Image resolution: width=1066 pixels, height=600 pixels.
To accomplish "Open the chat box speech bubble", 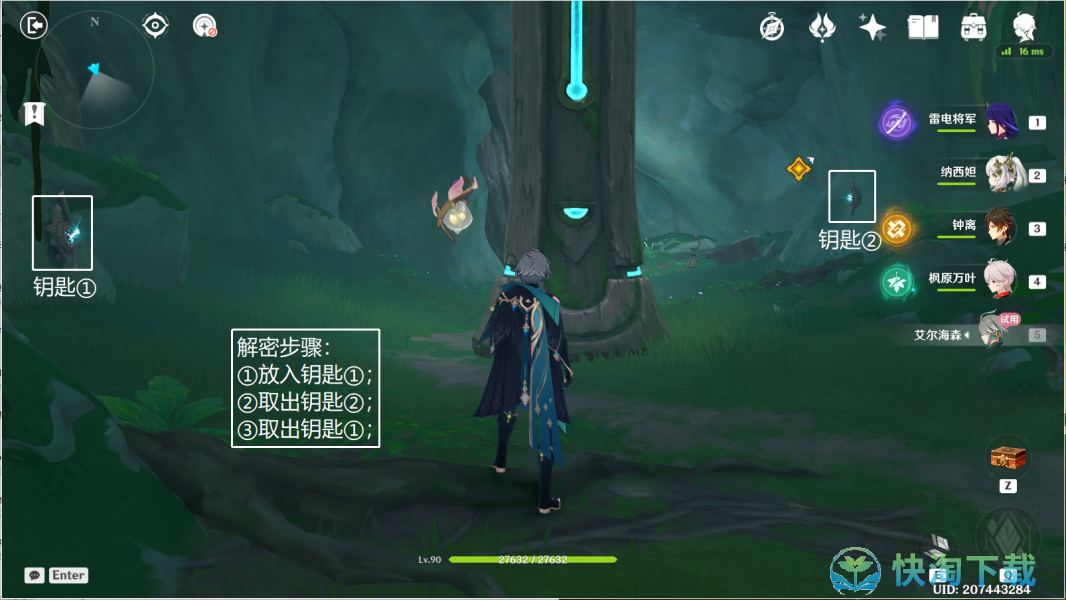I will pyautogui.click(x=35, y=575).
